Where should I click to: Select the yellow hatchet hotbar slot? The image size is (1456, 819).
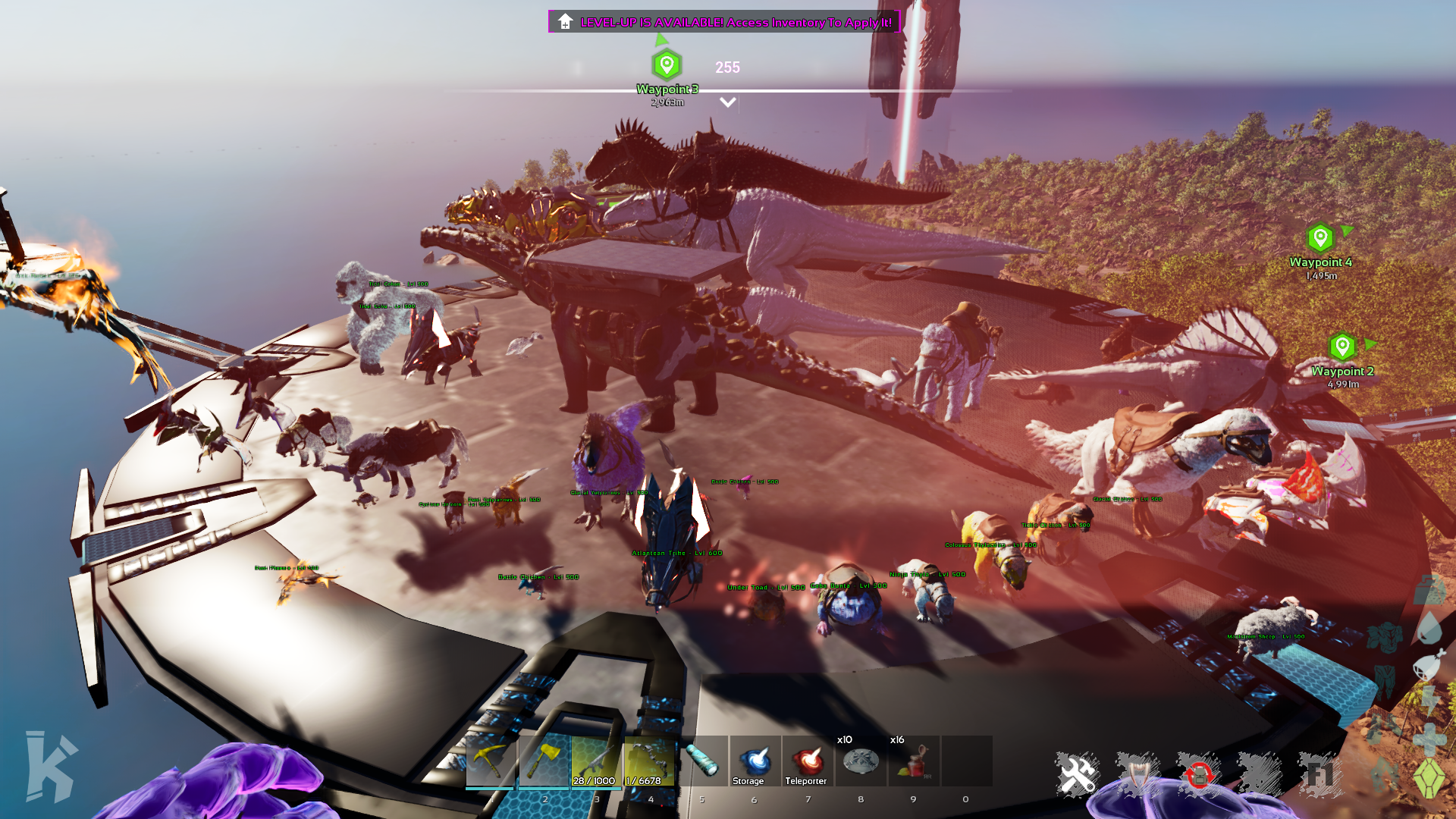[544, 761]
